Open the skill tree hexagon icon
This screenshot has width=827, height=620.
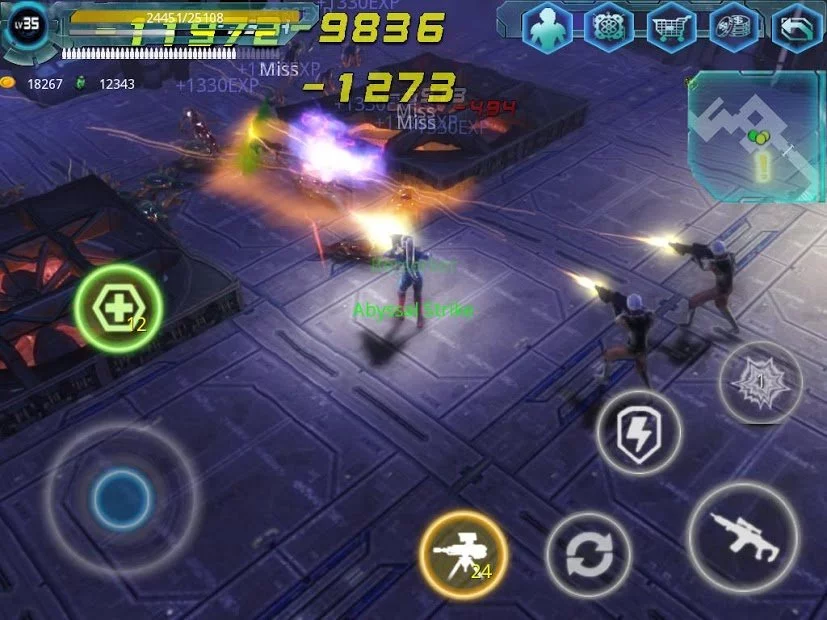pyautogui.click(x=609, y=27)
